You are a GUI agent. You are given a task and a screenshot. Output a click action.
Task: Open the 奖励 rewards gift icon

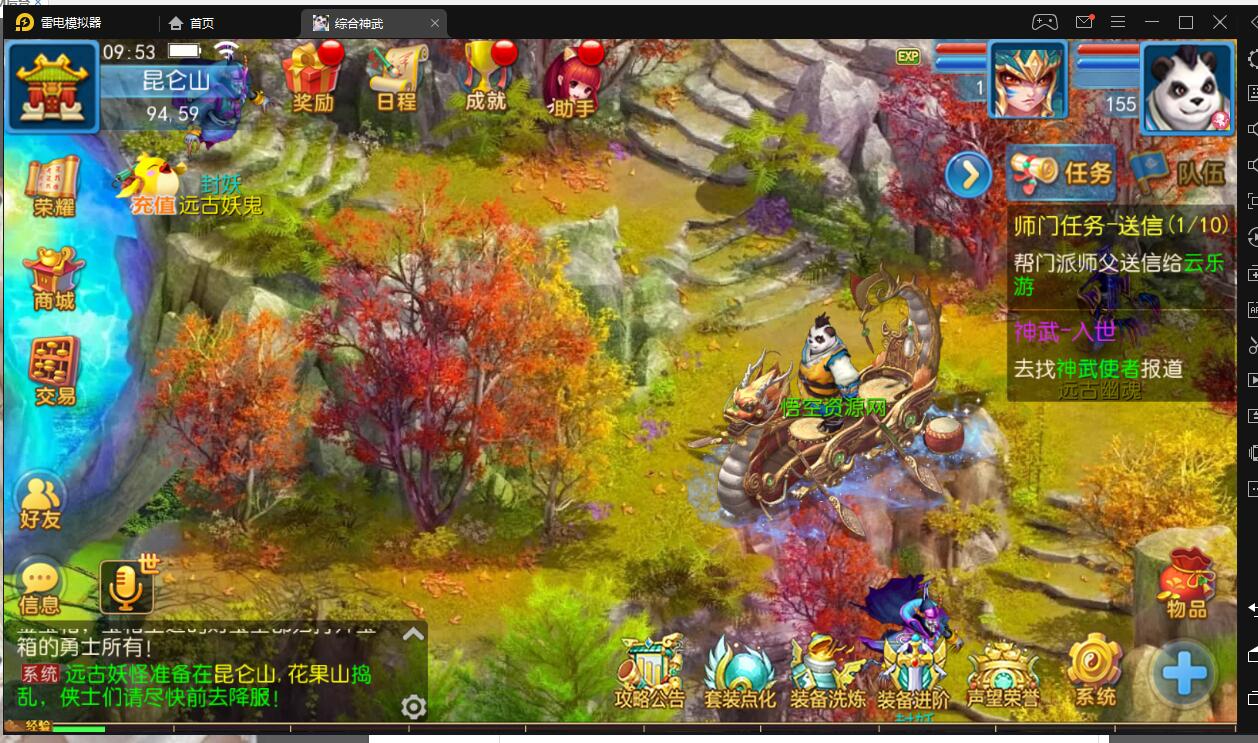pyautogui.click(x=312, y=78)
